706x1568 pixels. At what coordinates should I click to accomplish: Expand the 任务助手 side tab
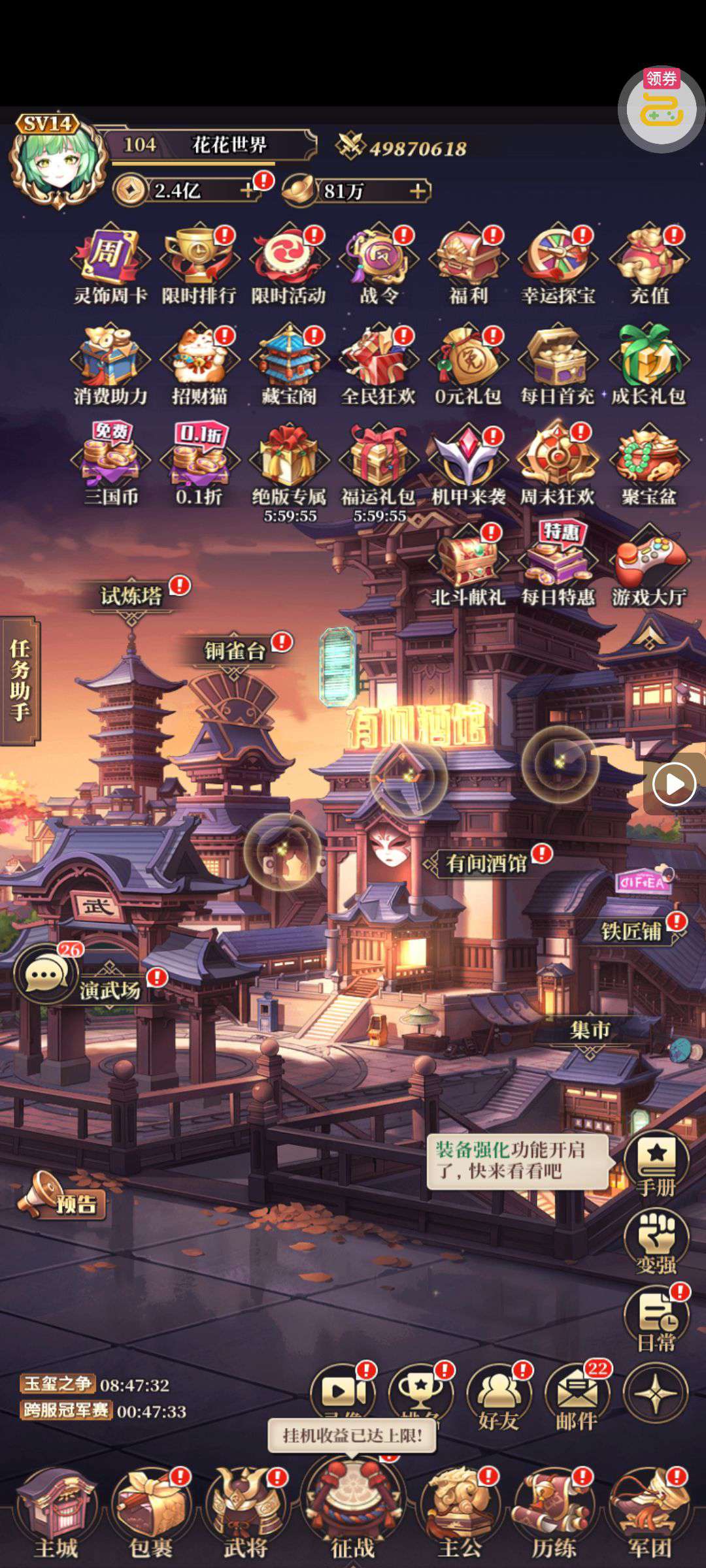(x=20, y=680)
